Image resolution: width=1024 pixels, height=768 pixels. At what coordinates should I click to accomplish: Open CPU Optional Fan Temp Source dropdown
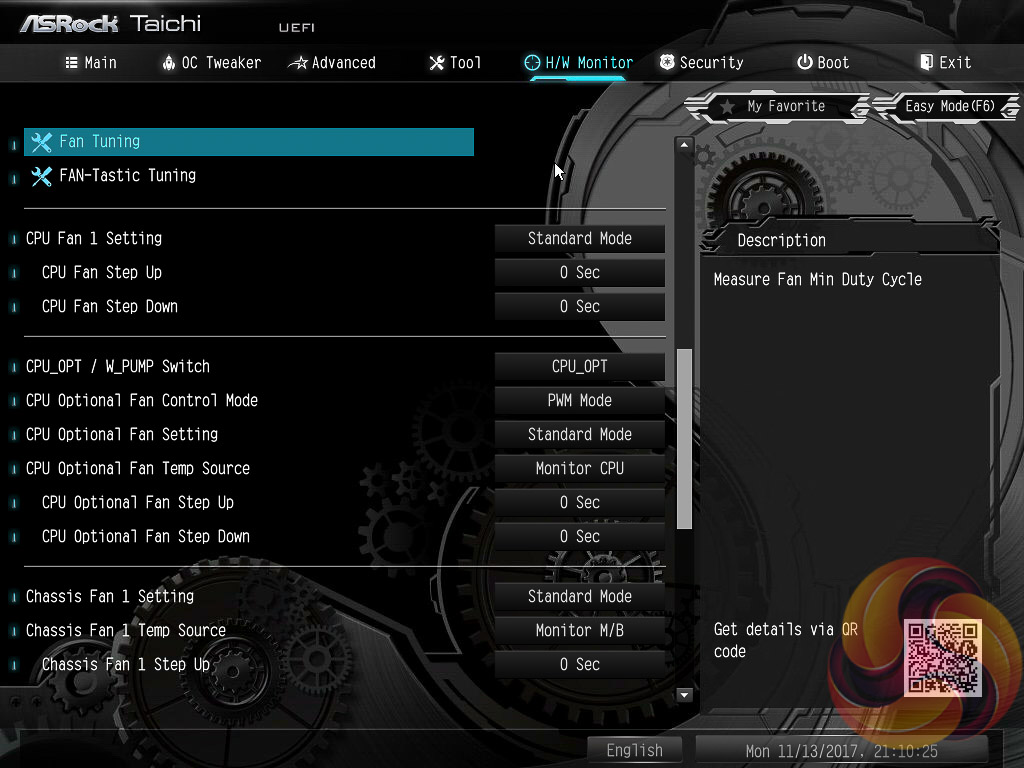pos(580,469)
